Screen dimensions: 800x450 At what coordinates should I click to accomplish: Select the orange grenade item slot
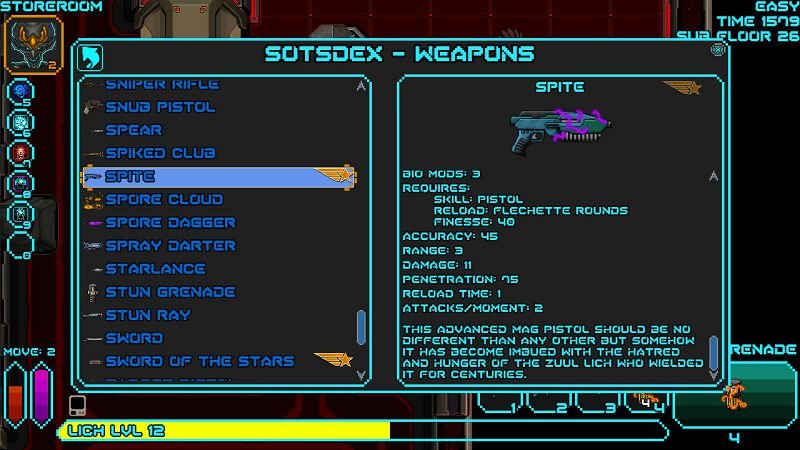tap(734, 393)
